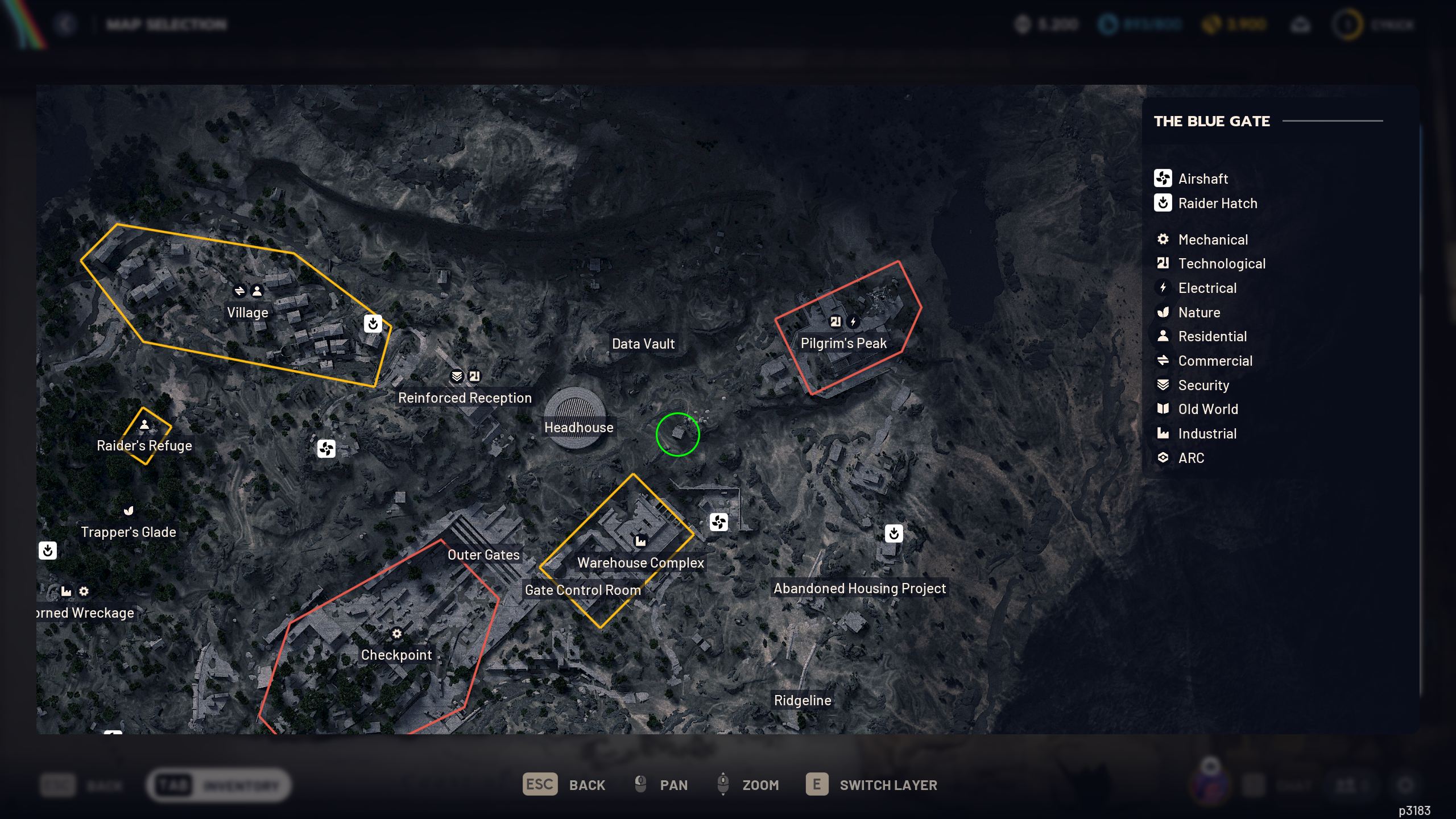This screenshot has width=1456, height=819.
Task: Select the Mechanical gear icon at Checkpoint
Action: [x=396, y=633]
